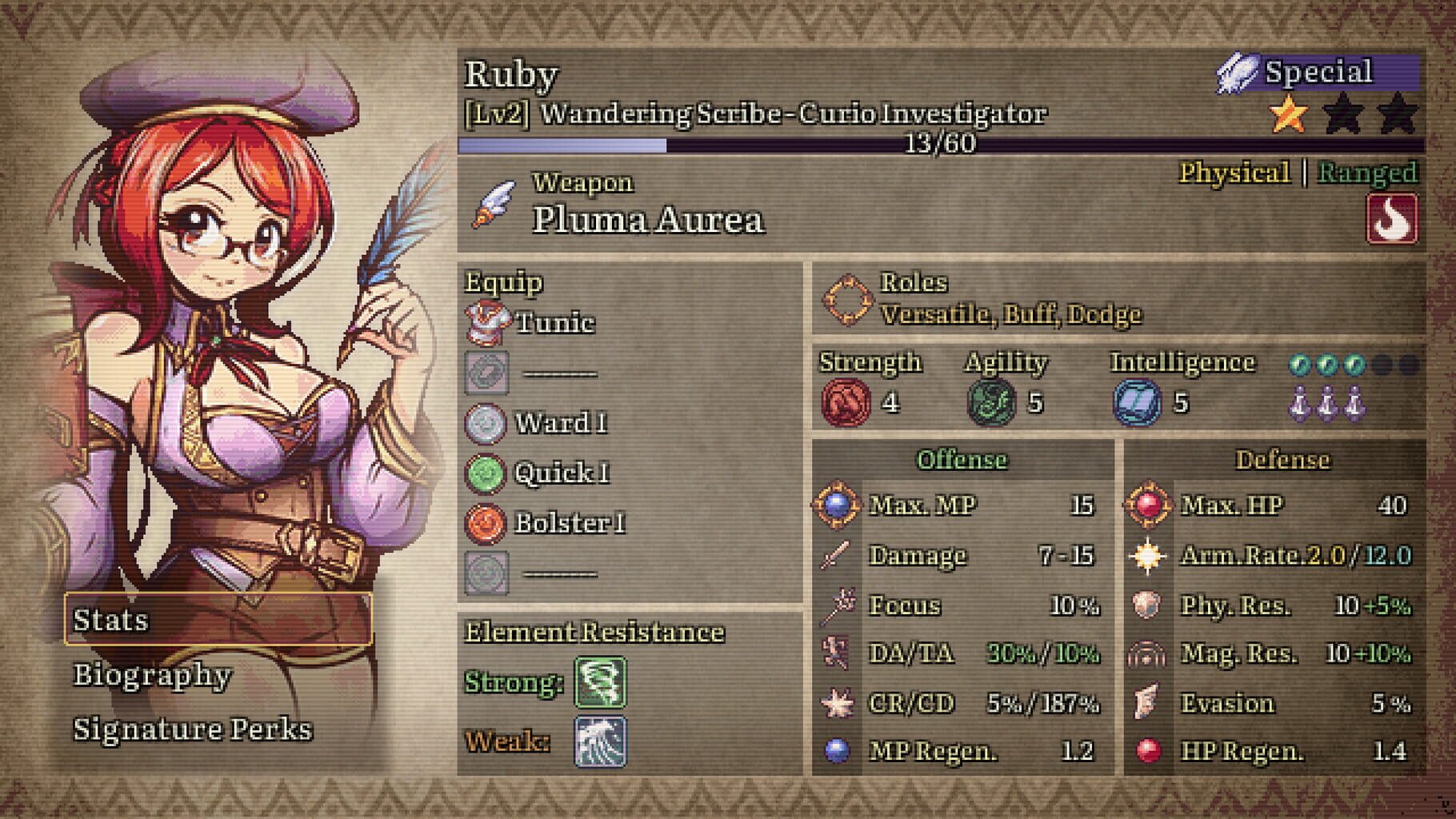Screen dimensions: 1456x819
Task: Click the Roles compass icon
Action: coord(849,298)
